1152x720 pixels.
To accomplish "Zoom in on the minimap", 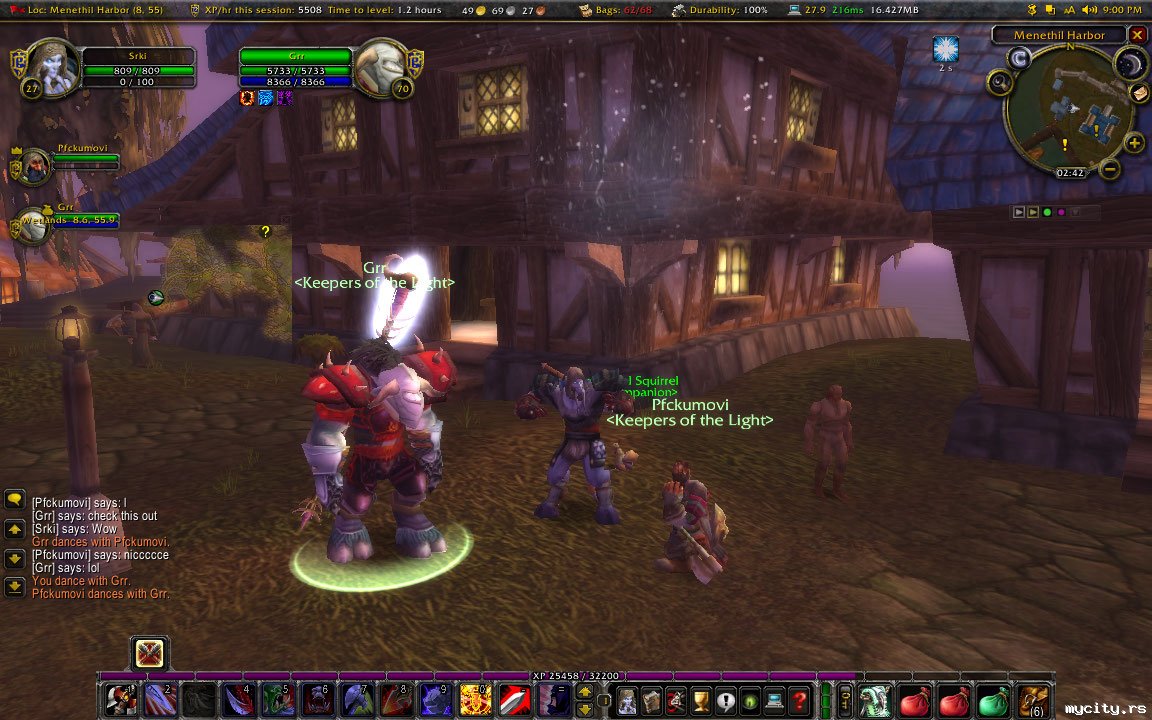I will [x=1135, y=143].
